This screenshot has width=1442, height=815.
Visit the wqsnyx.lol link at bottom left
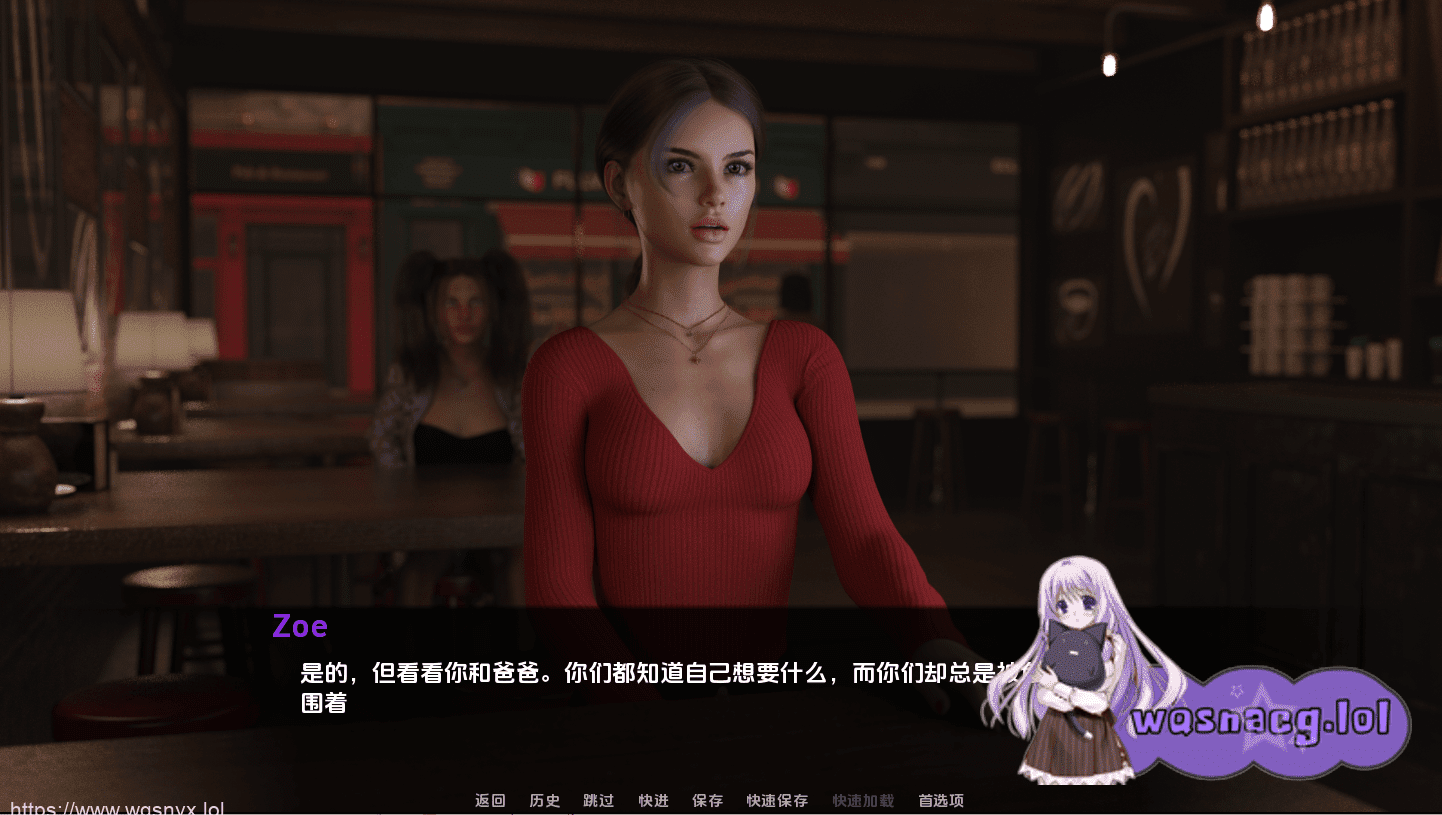coord(113,806)
